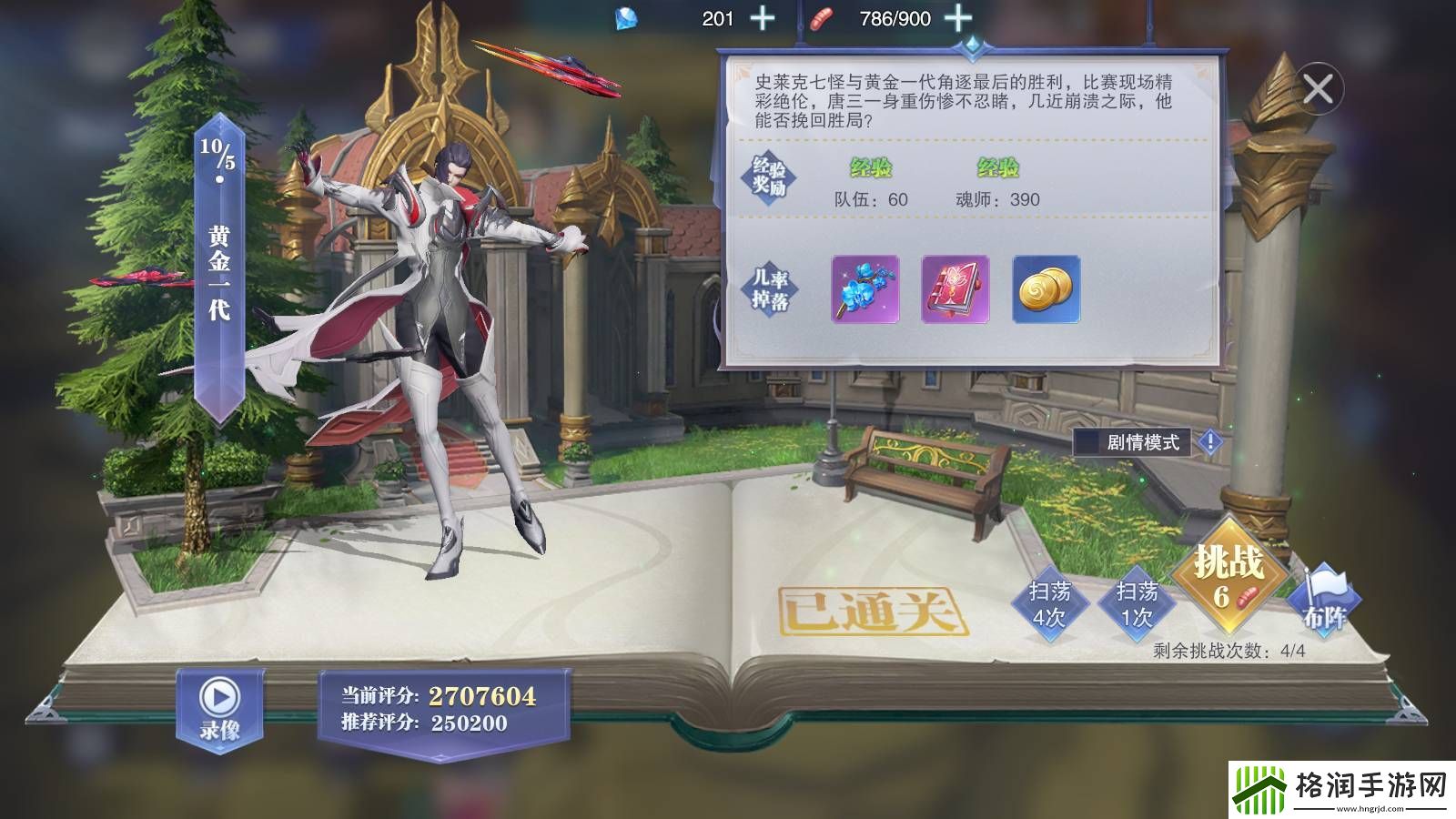Toggle the exclamation mark beside 剧情模式
Image resolution: width=1456 pixels, height=819 pixels.
point(1210,440)
